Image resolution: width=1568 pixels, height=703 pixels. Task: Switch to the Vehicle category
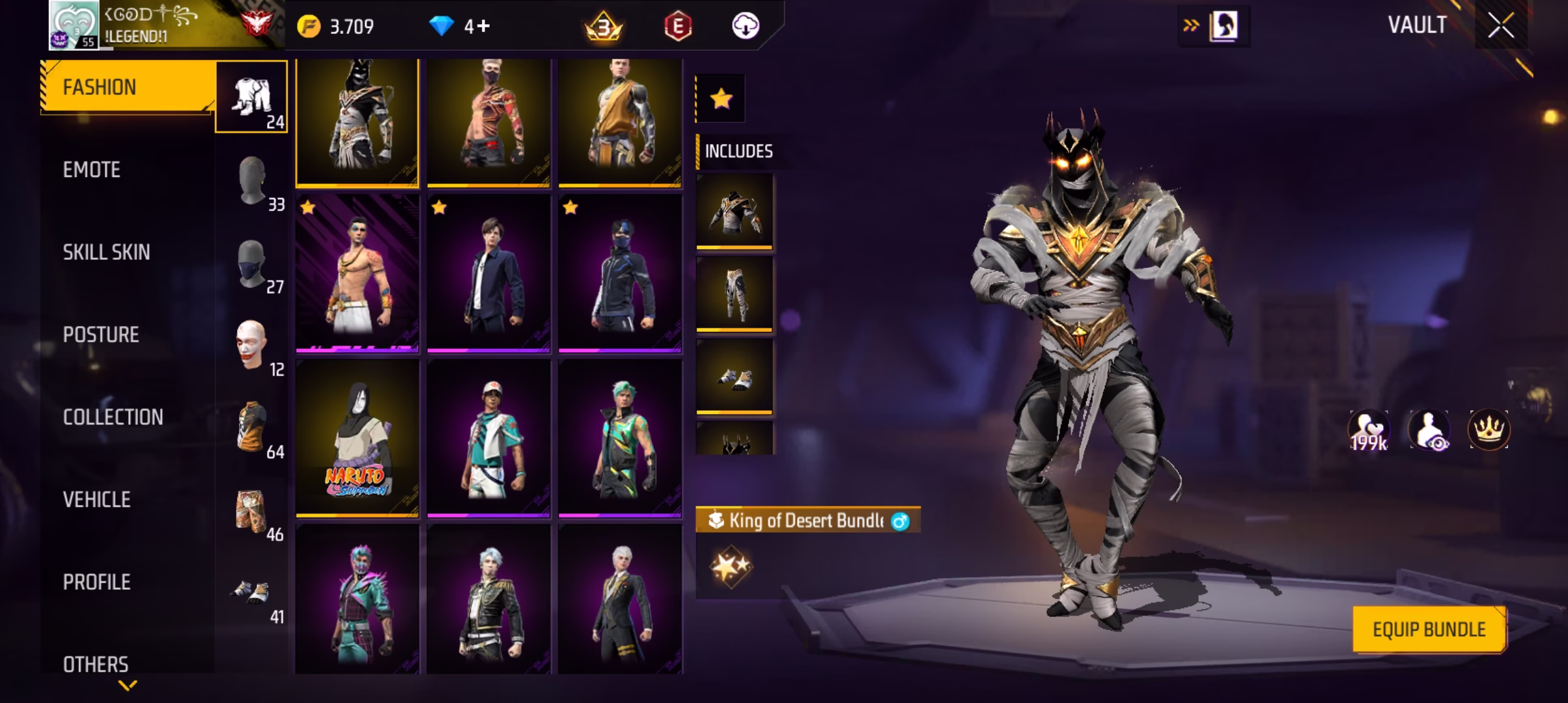tap(96, 500)
